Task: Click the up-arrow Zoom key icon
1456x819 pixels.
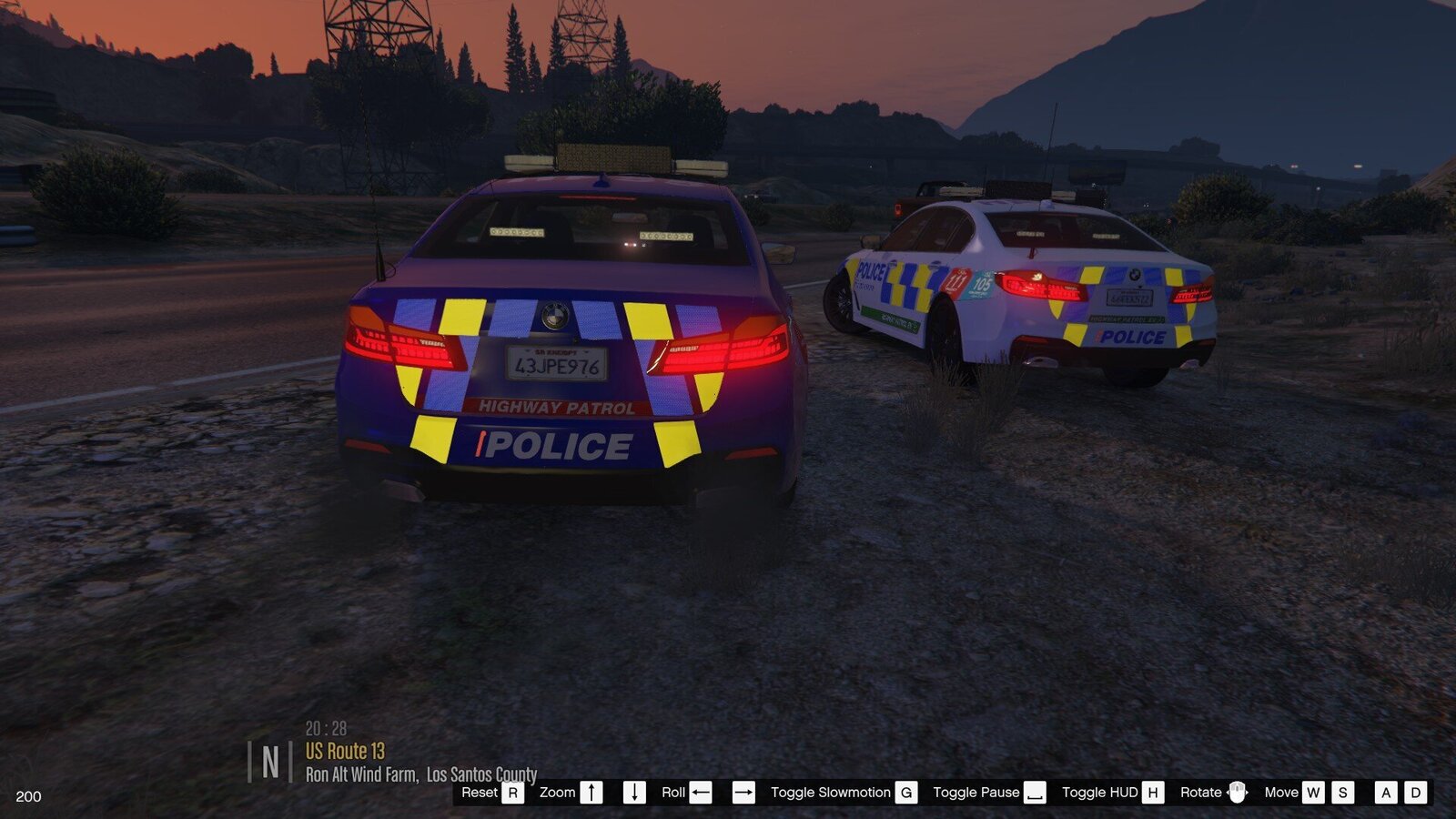Action: tap(590, 793)
